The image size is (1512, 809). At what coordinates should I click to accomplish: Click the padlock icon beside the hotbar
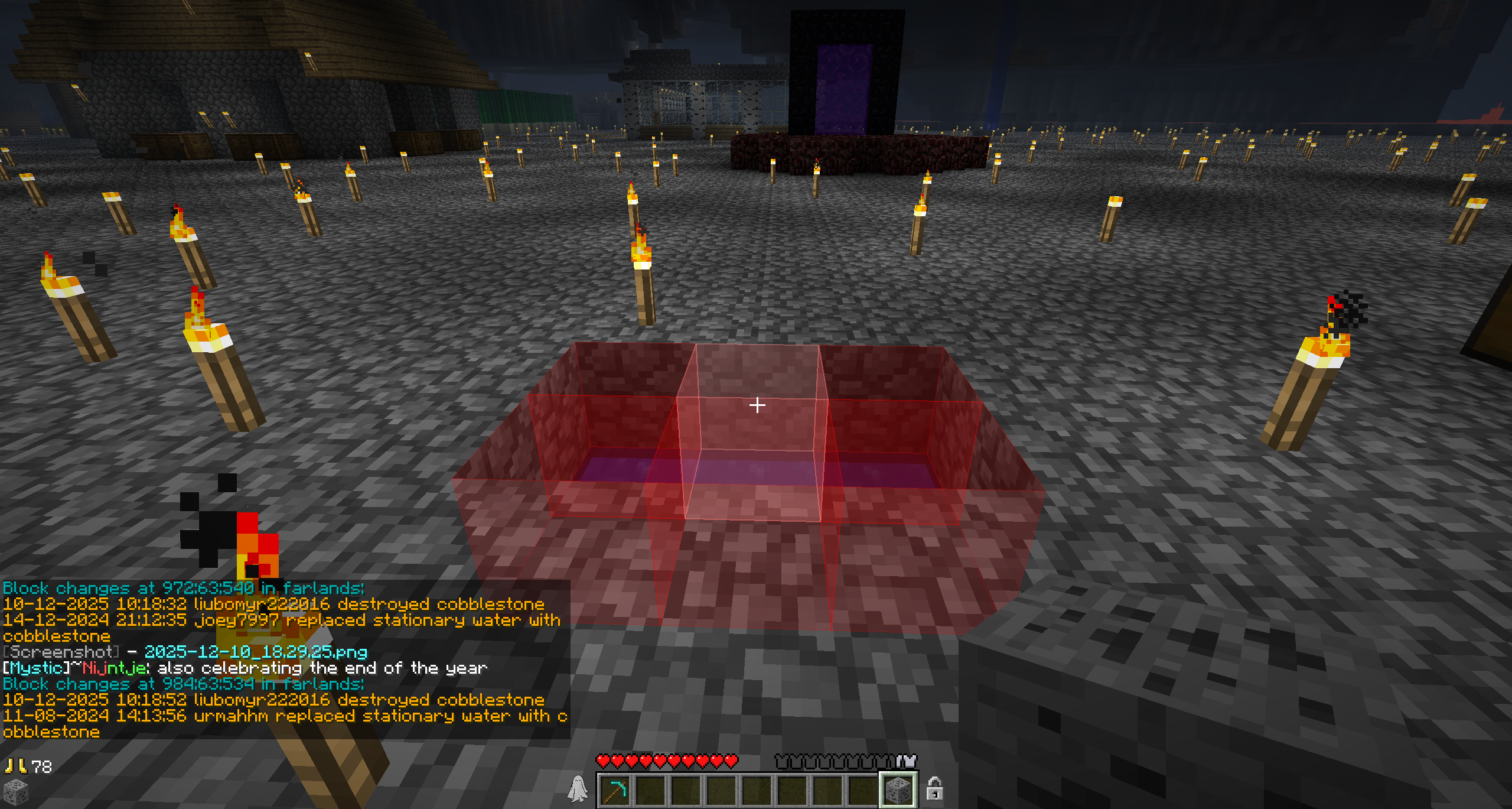coord(934,789)
